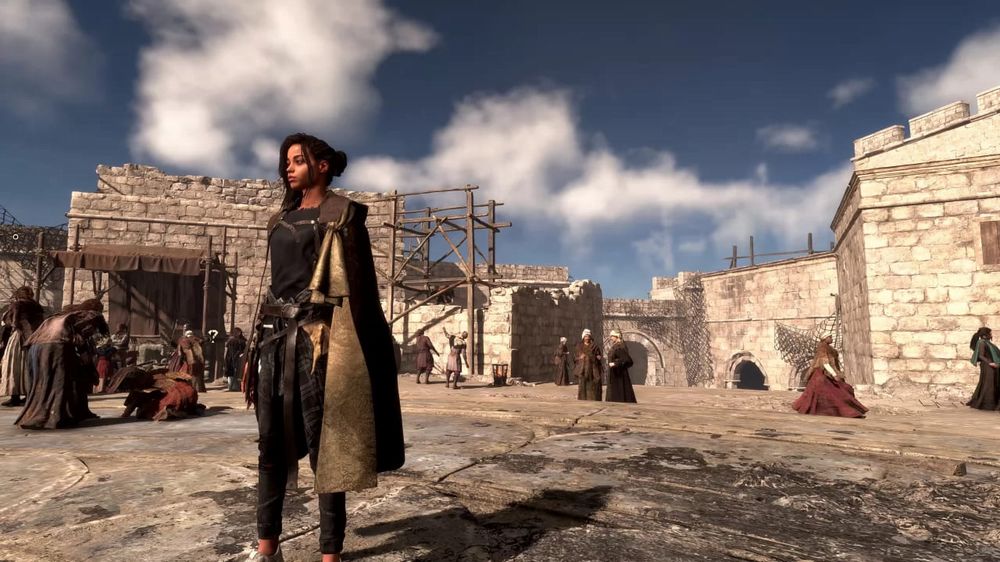This screenshot has height=562, width=1000.
Task: Click the white question mark marker
Action: 212,336
